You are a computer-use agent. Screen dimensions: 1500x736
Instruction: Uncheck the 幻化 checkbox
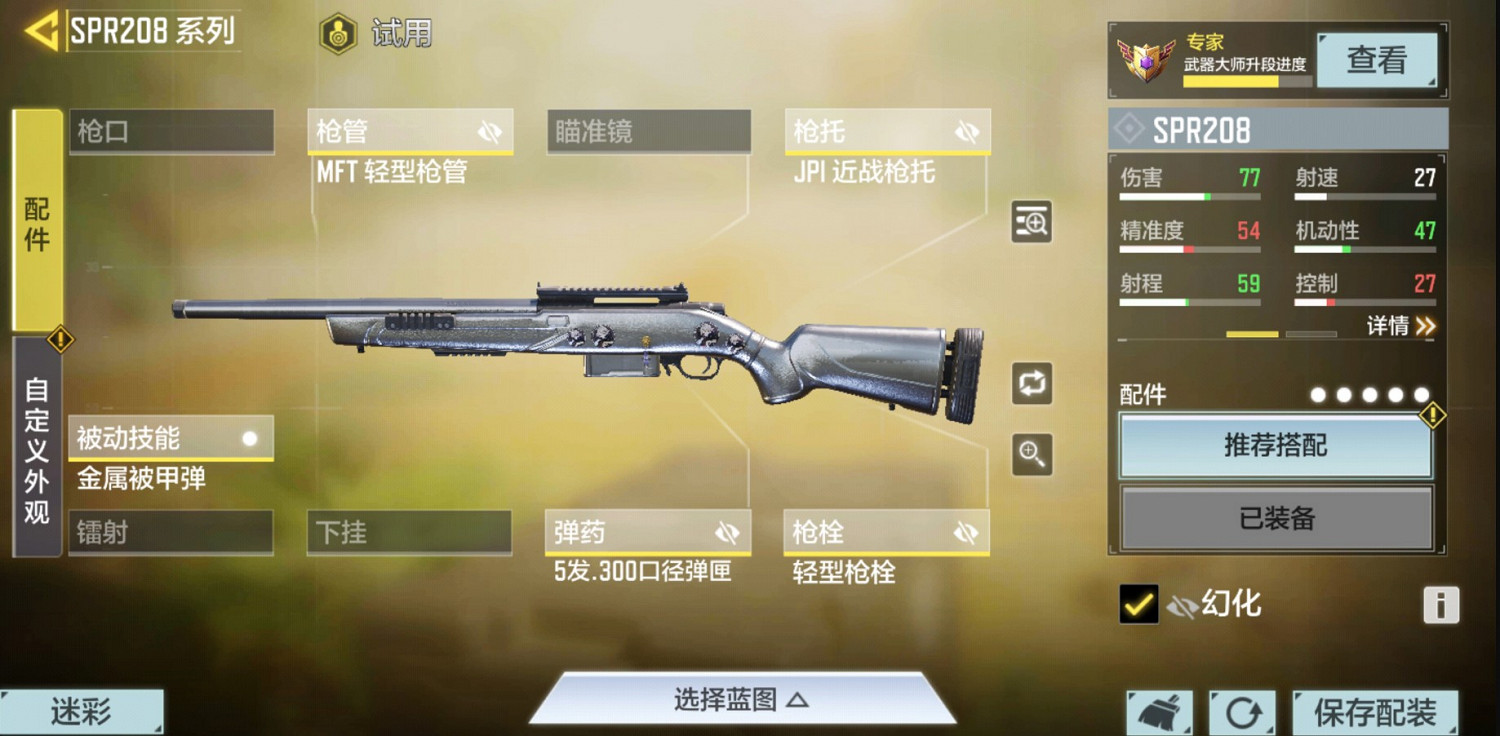pos(1140,603)
